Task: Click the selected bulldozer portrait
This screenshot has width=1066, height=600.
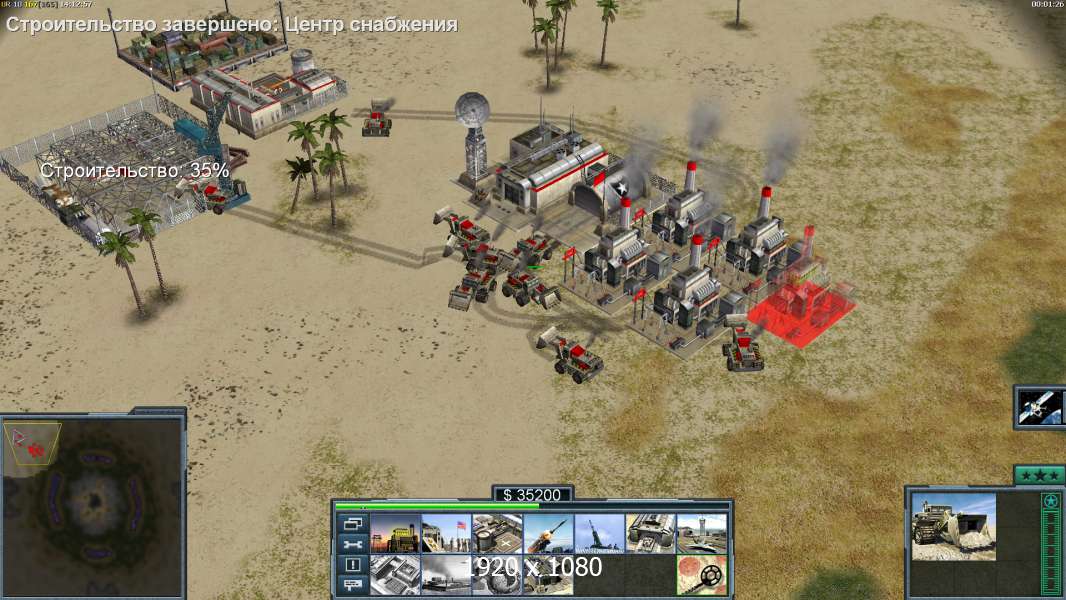Action: click(953, 526)
